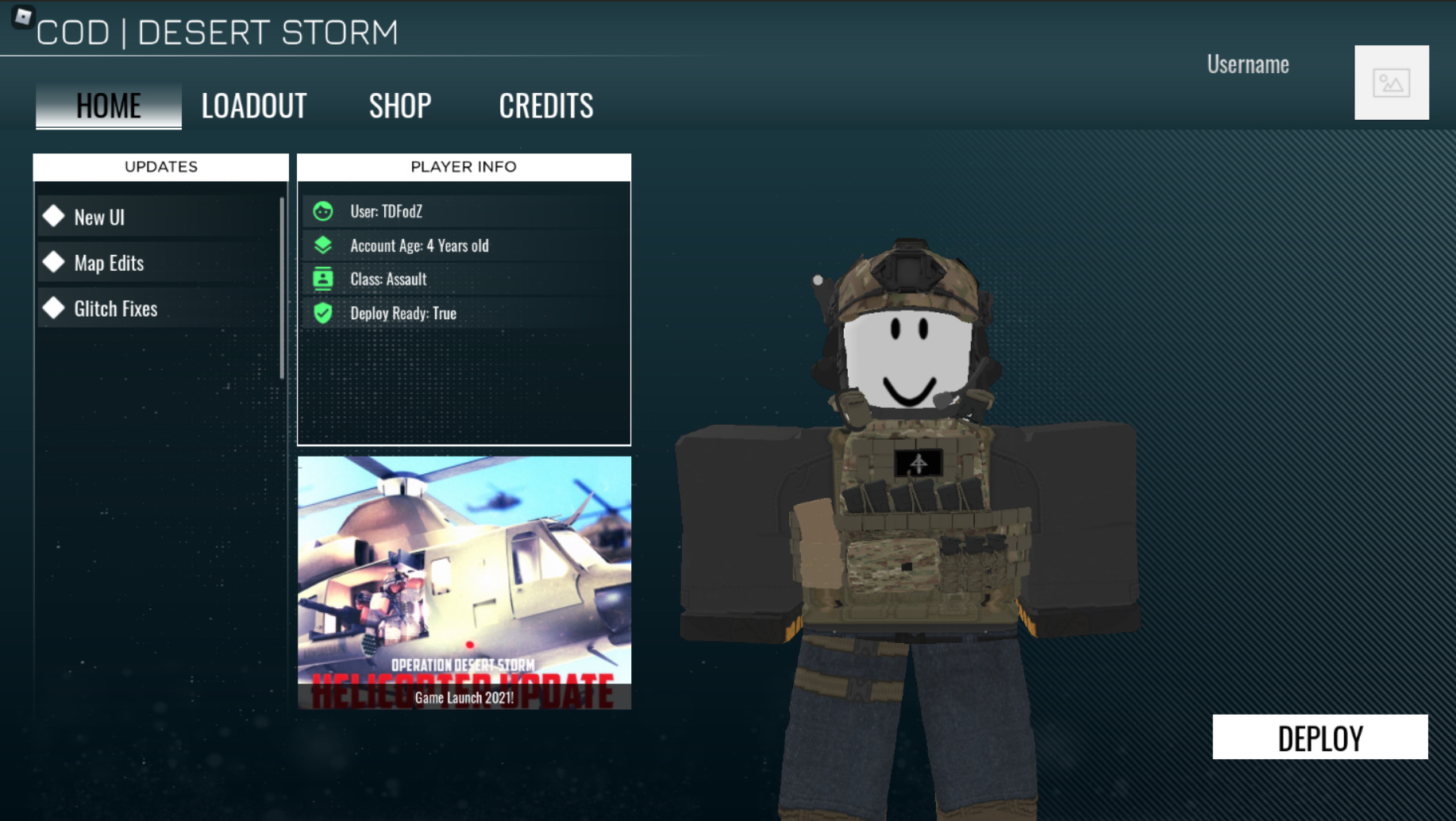The width and height of the screenshot is (1456, 821).
Task: Click the smiley user icon beside TDFodZ
Action: [x=322, y=212]
